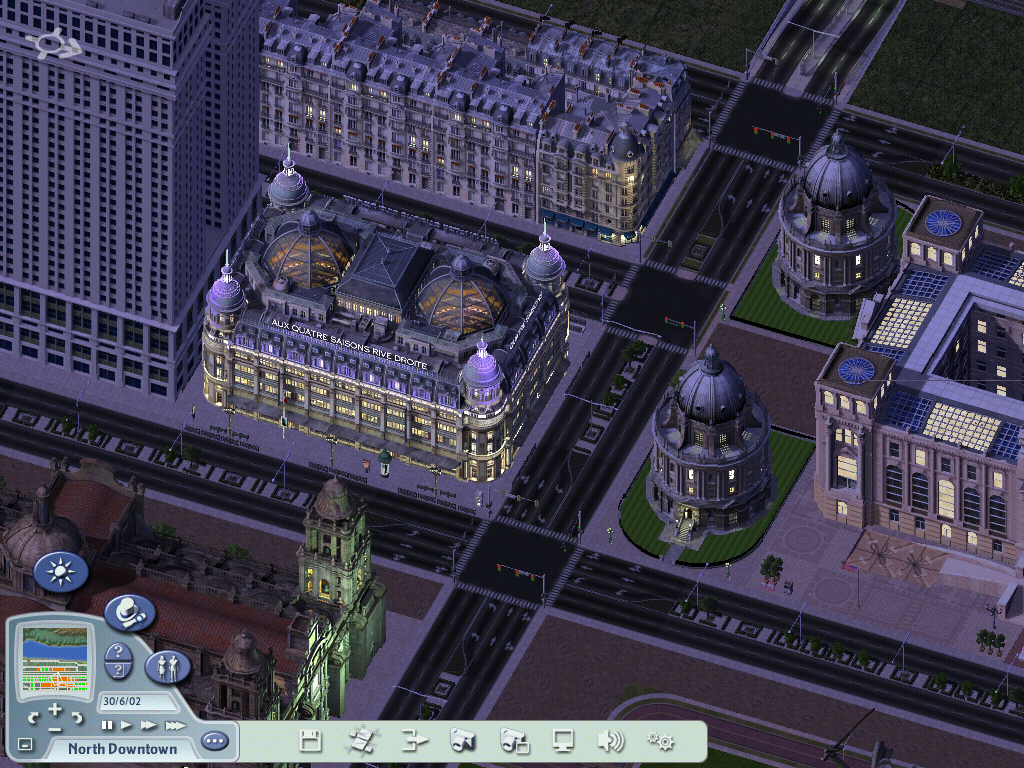Set simulation to triple-arrow fastest speed
Screen dimensions: 1024x768
click(175, 725)
